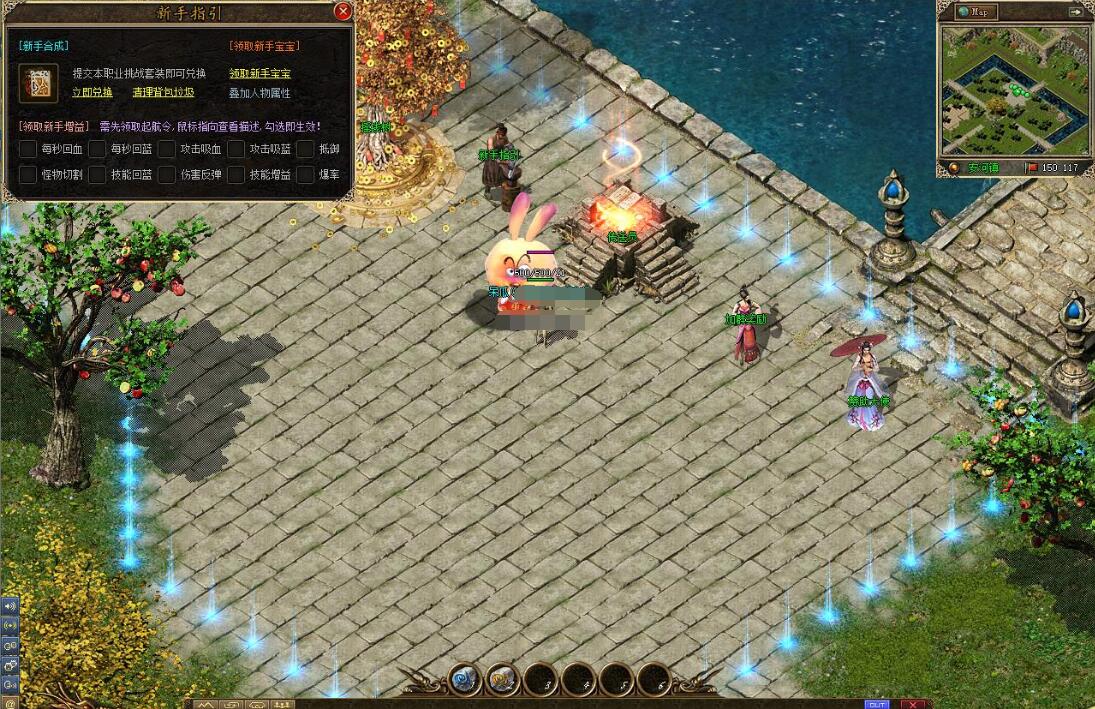Viewport: 1095px width, 709px height.
Task: Tick the 每秒回血 checkbox
Action: coord(28,149)
